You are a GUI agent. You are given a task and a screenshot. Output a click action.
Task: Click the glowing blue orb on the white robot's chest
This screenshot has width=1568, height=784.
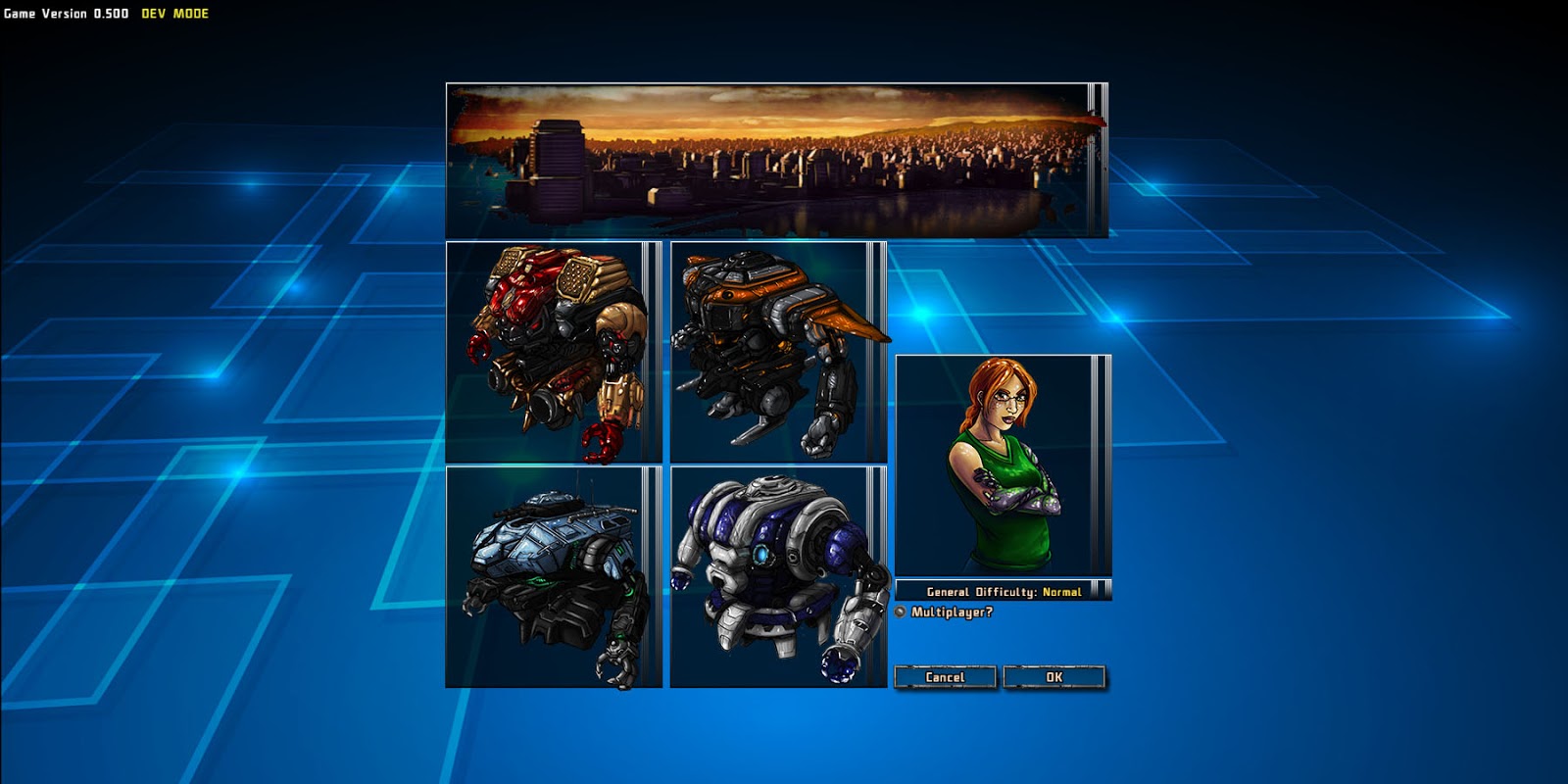pos(760,556)
